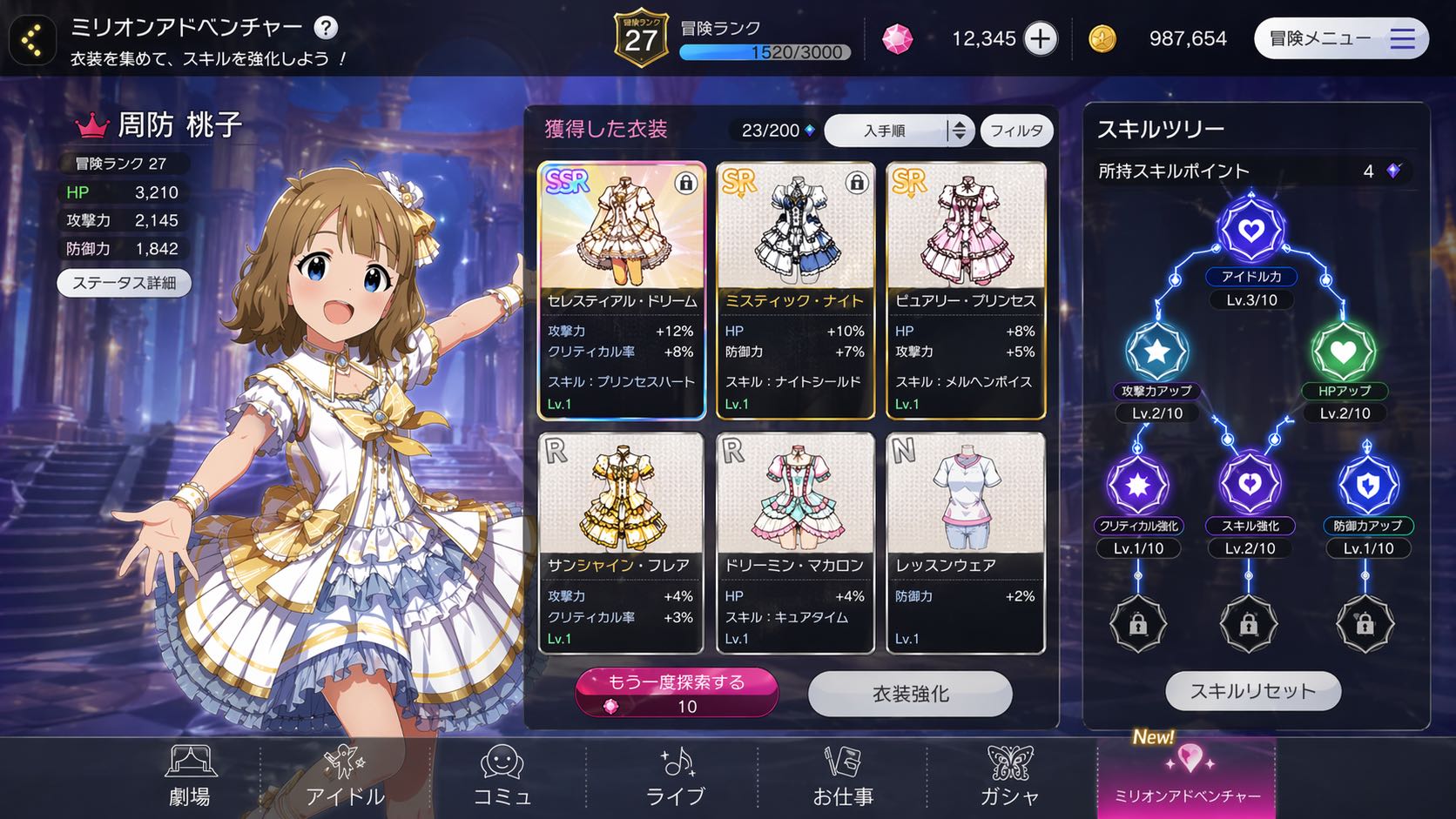Image resolution: width=1456 pixels, height=819 pixels.
Task: Open the 入手順 sort dropdown
Action: (x=898, y=131)
